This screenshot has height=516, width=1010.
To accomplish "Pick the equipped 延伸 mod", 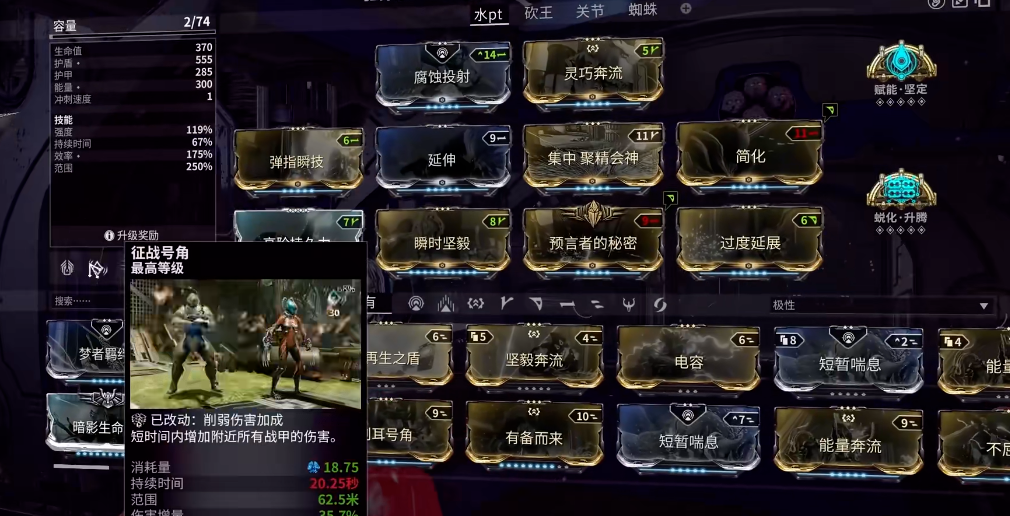I will pos(442,157).
